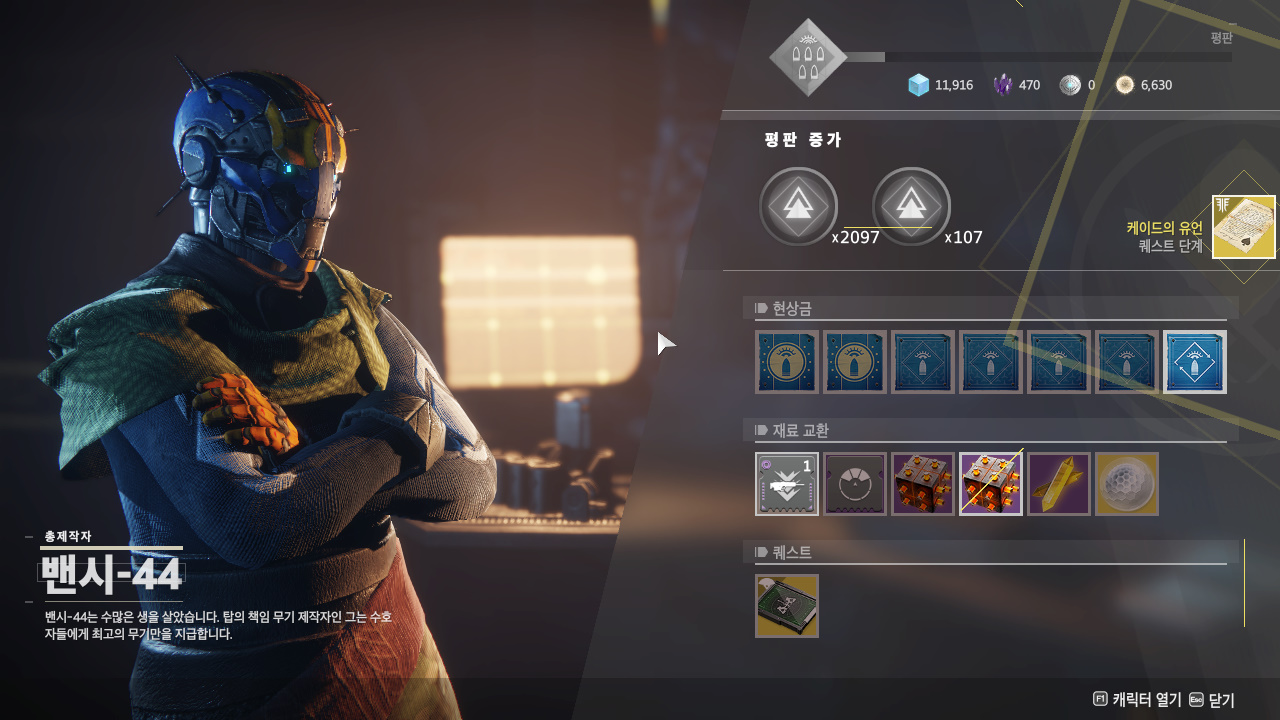The width and height of the screenshot is (1280, 720).
Task: Click the 재료 교환 section header
Action: point(800,431)
